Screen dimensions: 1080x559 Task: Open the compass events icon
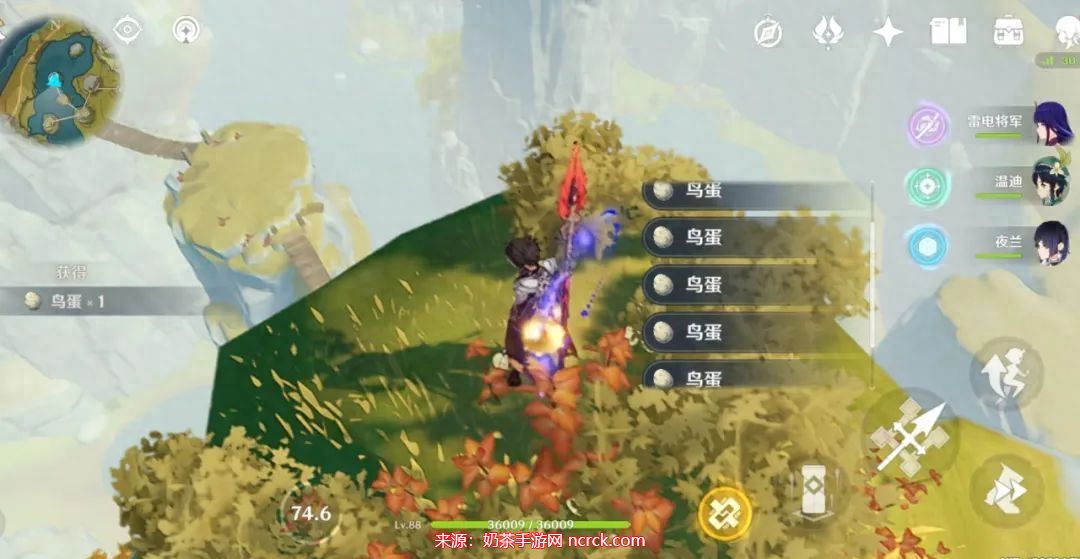pos(768,32)
